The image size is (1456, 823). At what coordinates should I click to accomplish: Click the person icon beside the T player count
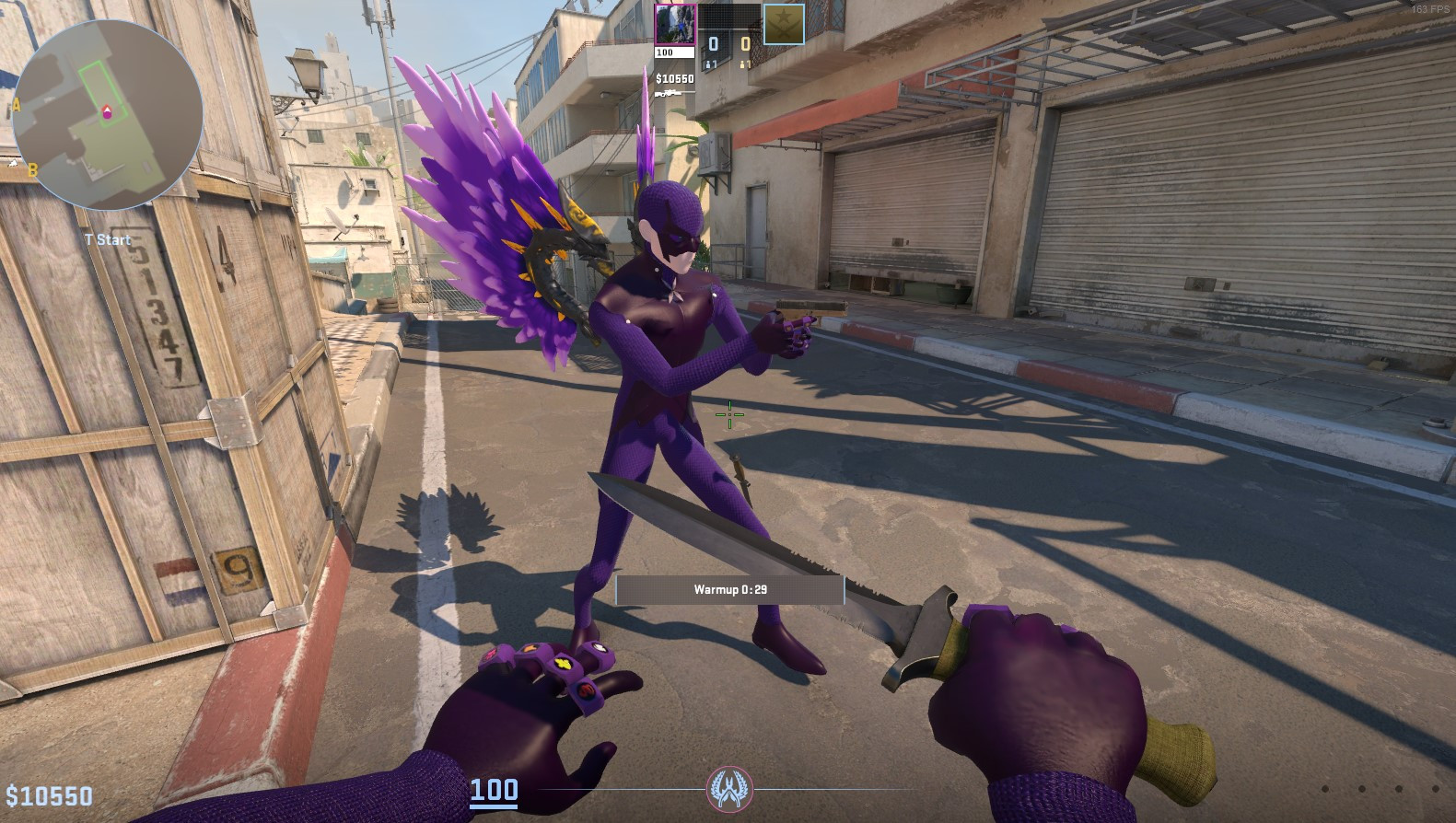(742, 64)
